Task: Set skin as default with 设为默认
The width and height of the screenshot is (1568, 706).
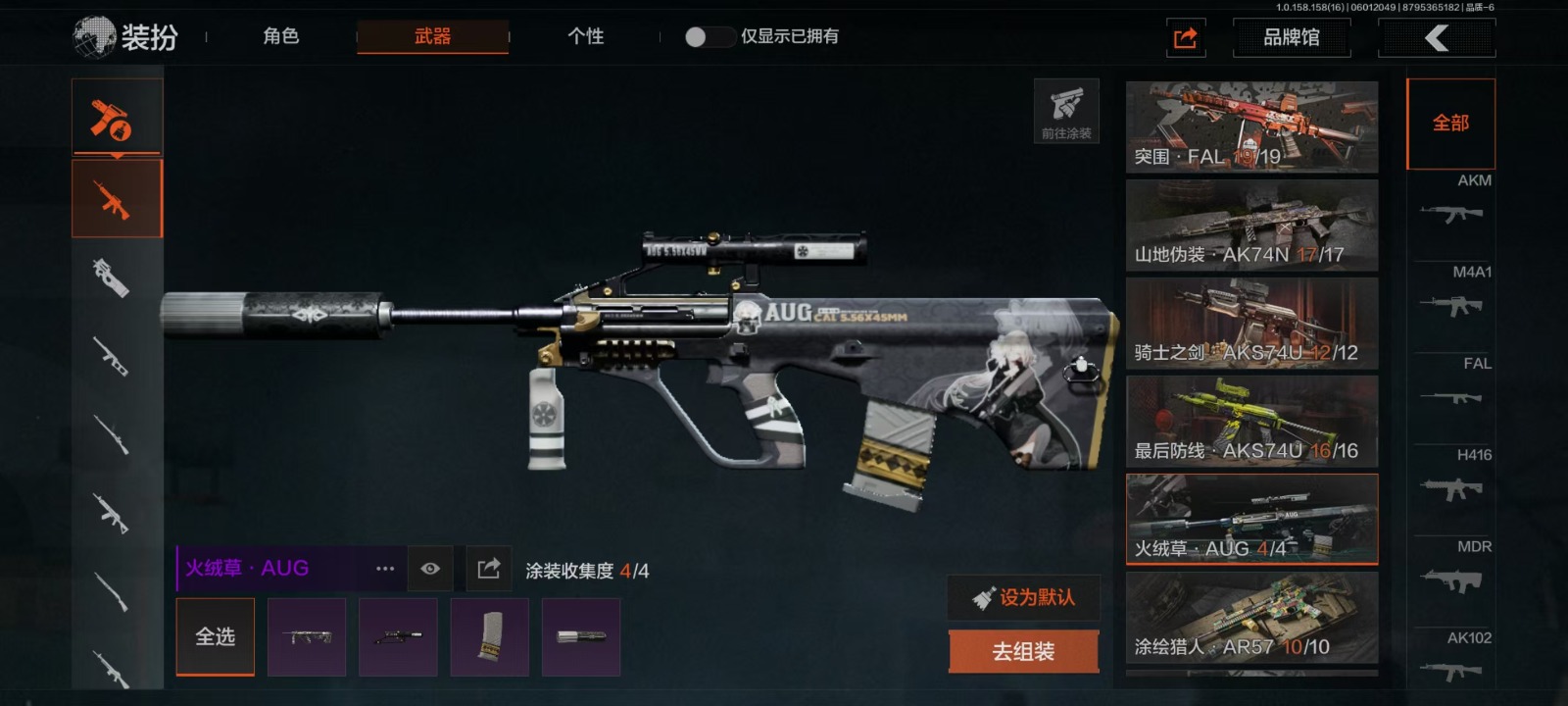Action: tap(1023, 597)
